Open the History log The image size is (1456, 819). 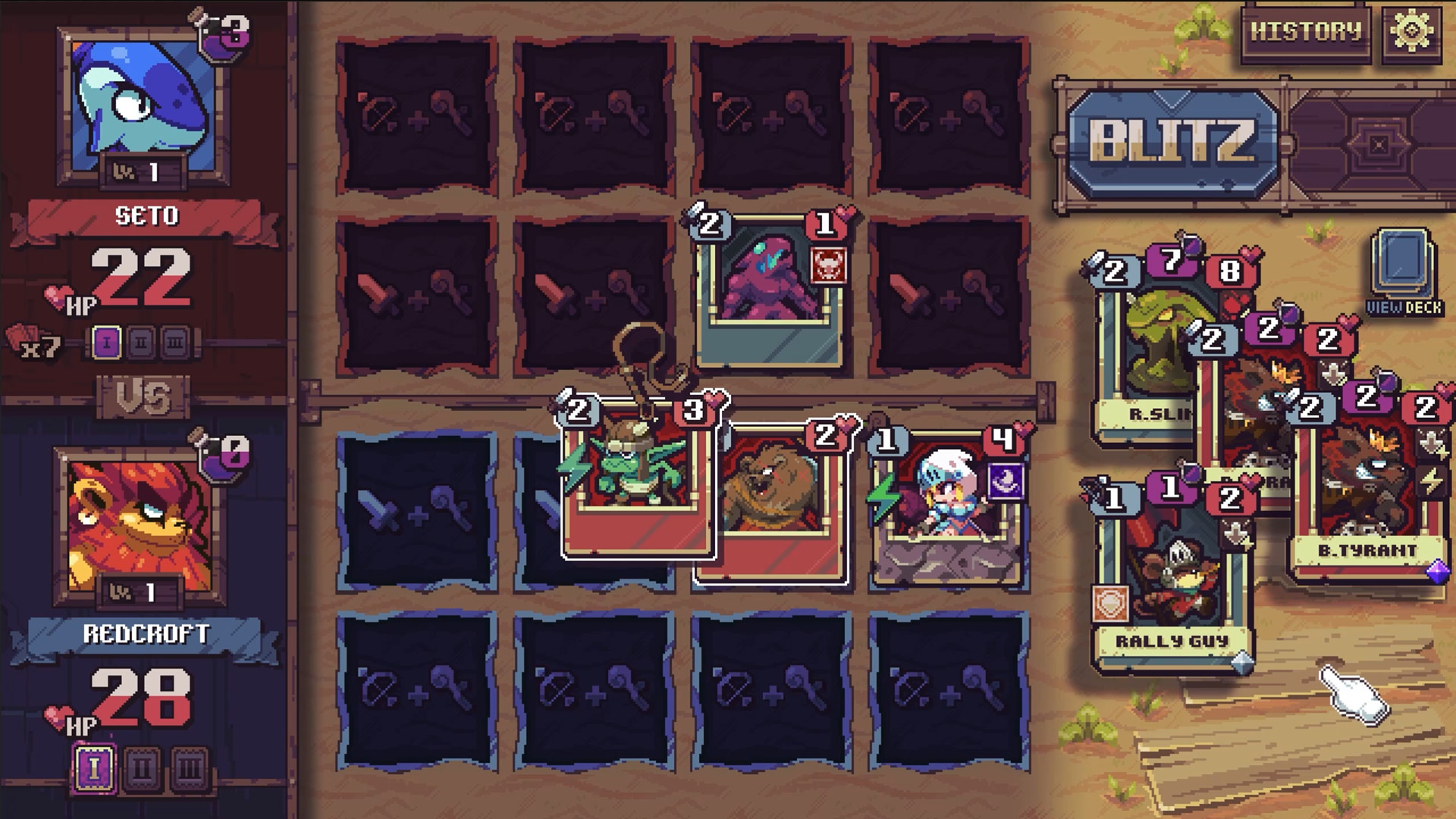click(x=1305, y=32)
